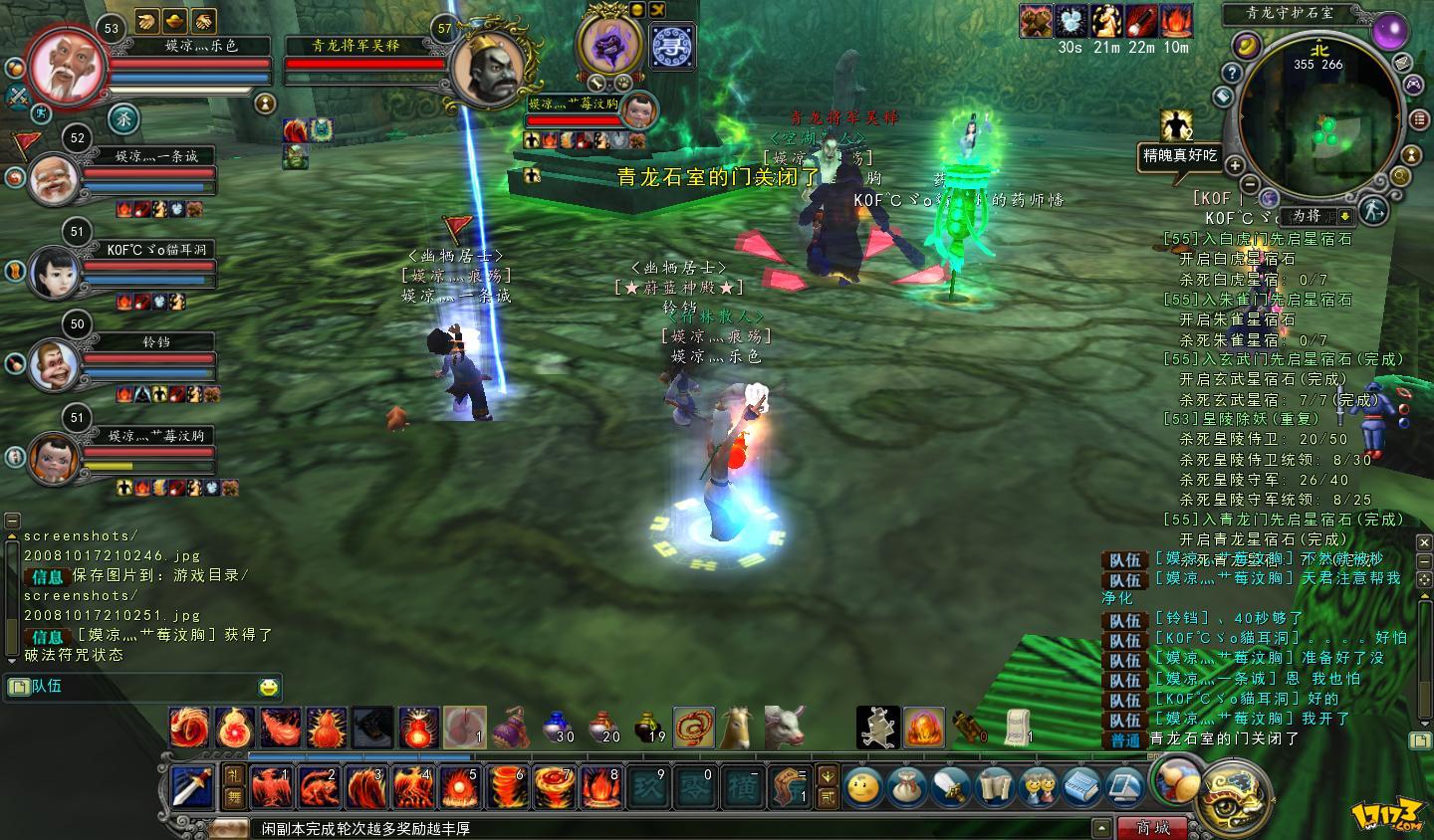The height and width of the screenshot is (840, 1434).
Task: Toggle the 杀 PK mode button
Action: point(122,118)
